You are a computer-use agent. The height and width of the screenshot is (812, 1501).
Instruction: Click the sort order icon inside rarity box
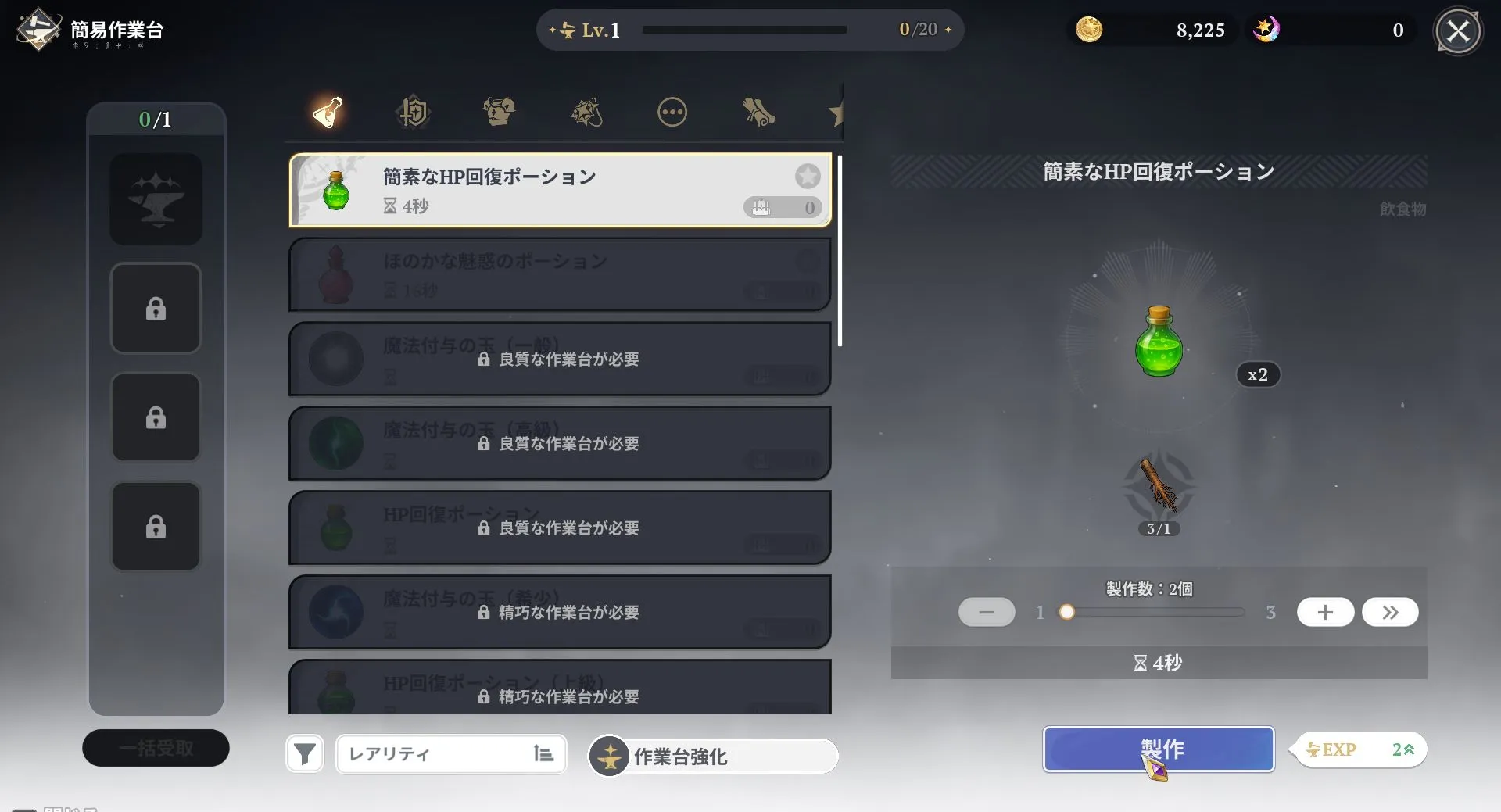(543, 753)
